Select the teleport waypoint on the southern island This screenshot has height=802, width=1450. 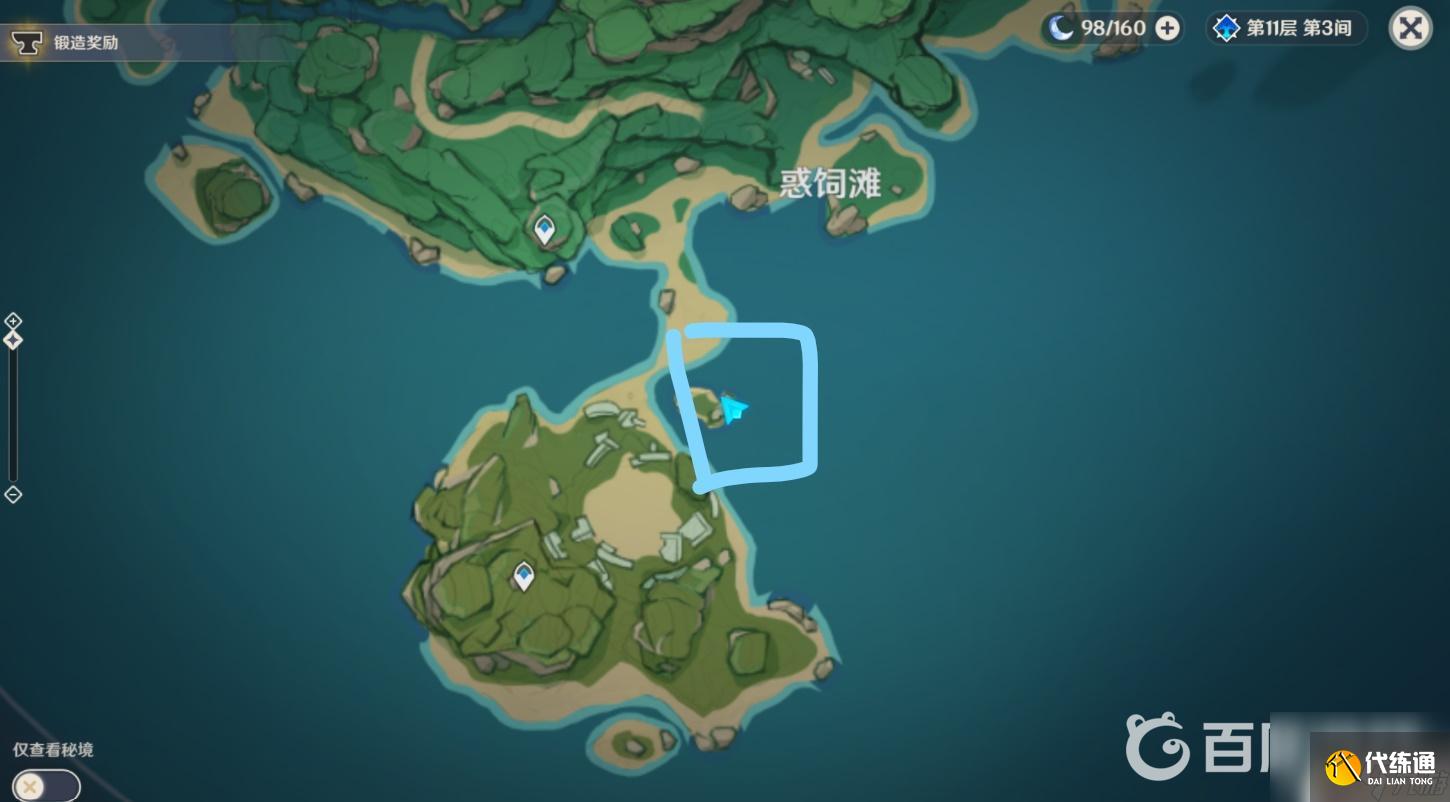[524, 575]
